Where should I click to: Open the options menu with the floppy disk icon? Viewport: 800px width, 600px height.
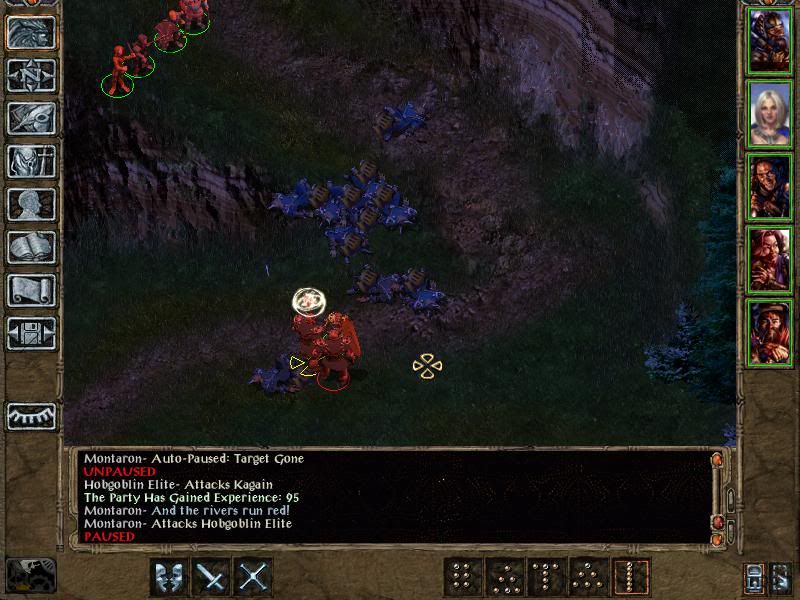tap(31, 333)
